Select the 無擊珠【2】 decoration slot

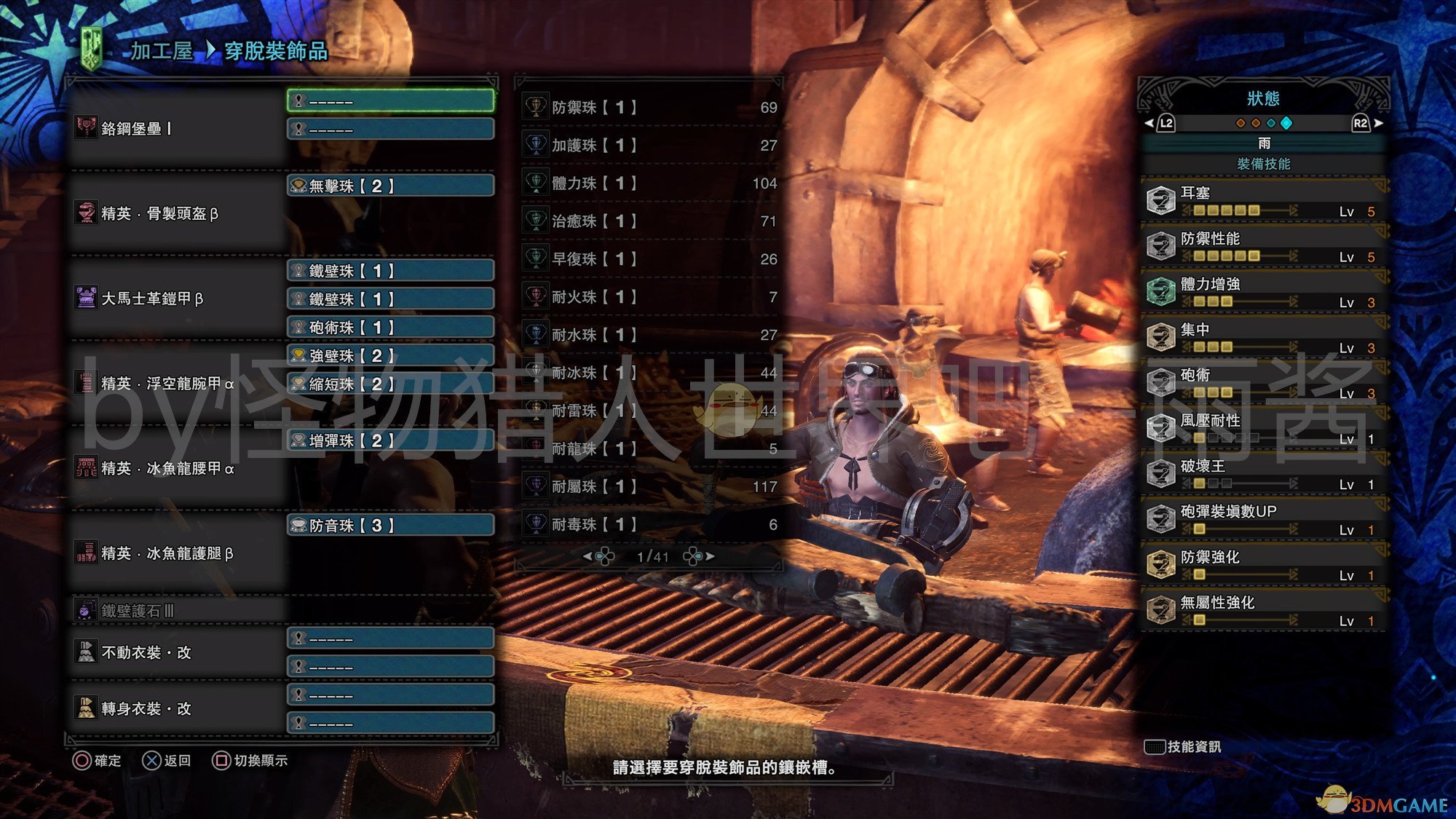point(391,186)
